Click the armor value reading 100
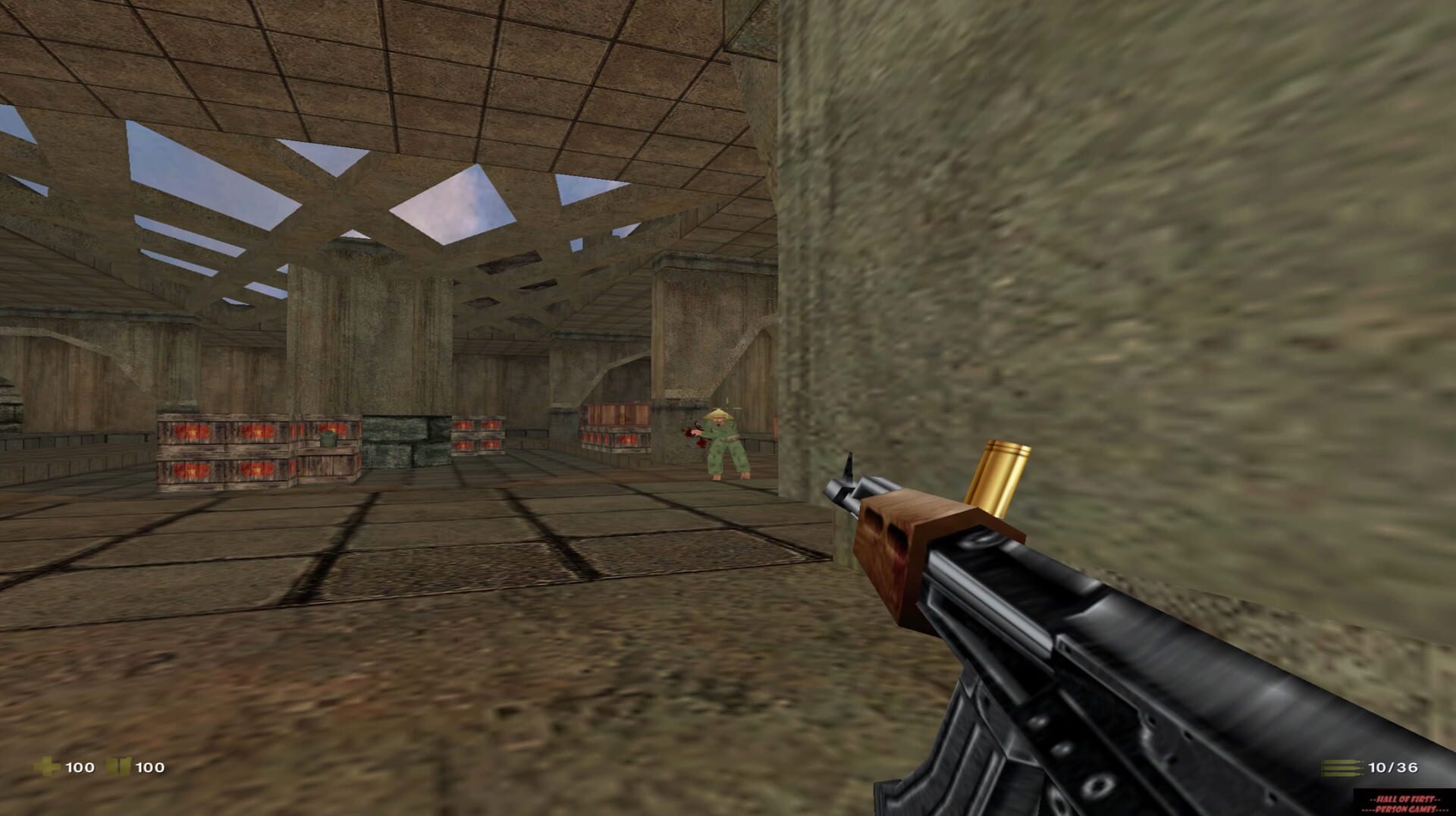The height and width of the screenshot is (816, 1456). coord(150,767)
